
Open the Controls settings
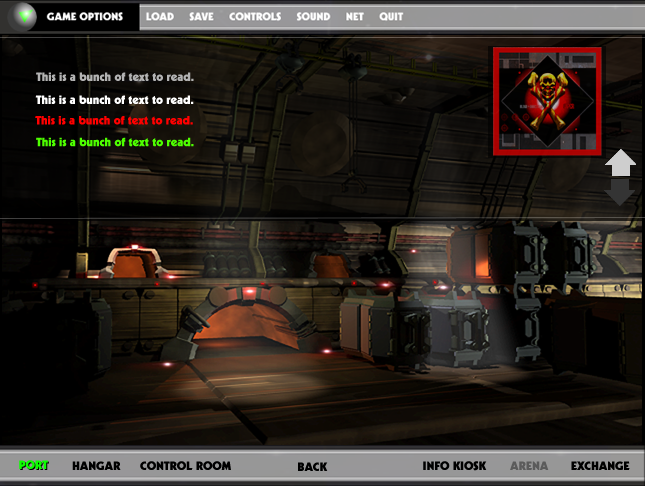pyautogui.click(x=255, y=17)
